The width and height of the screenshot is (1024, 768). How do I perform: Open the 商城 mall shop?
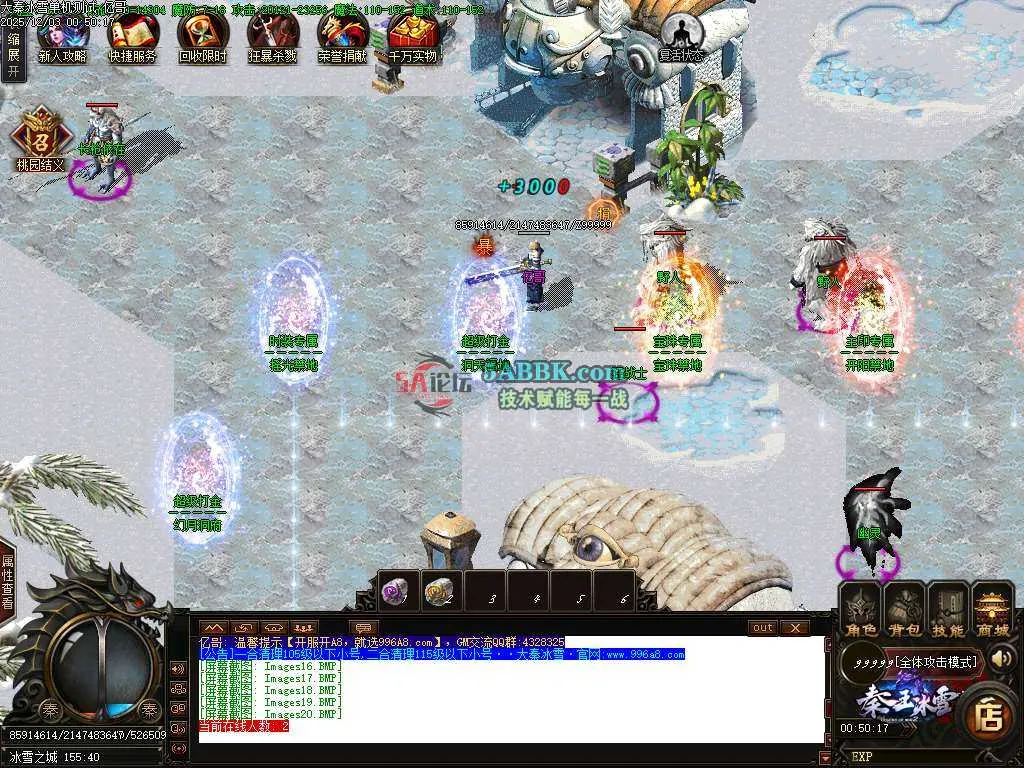992,610
